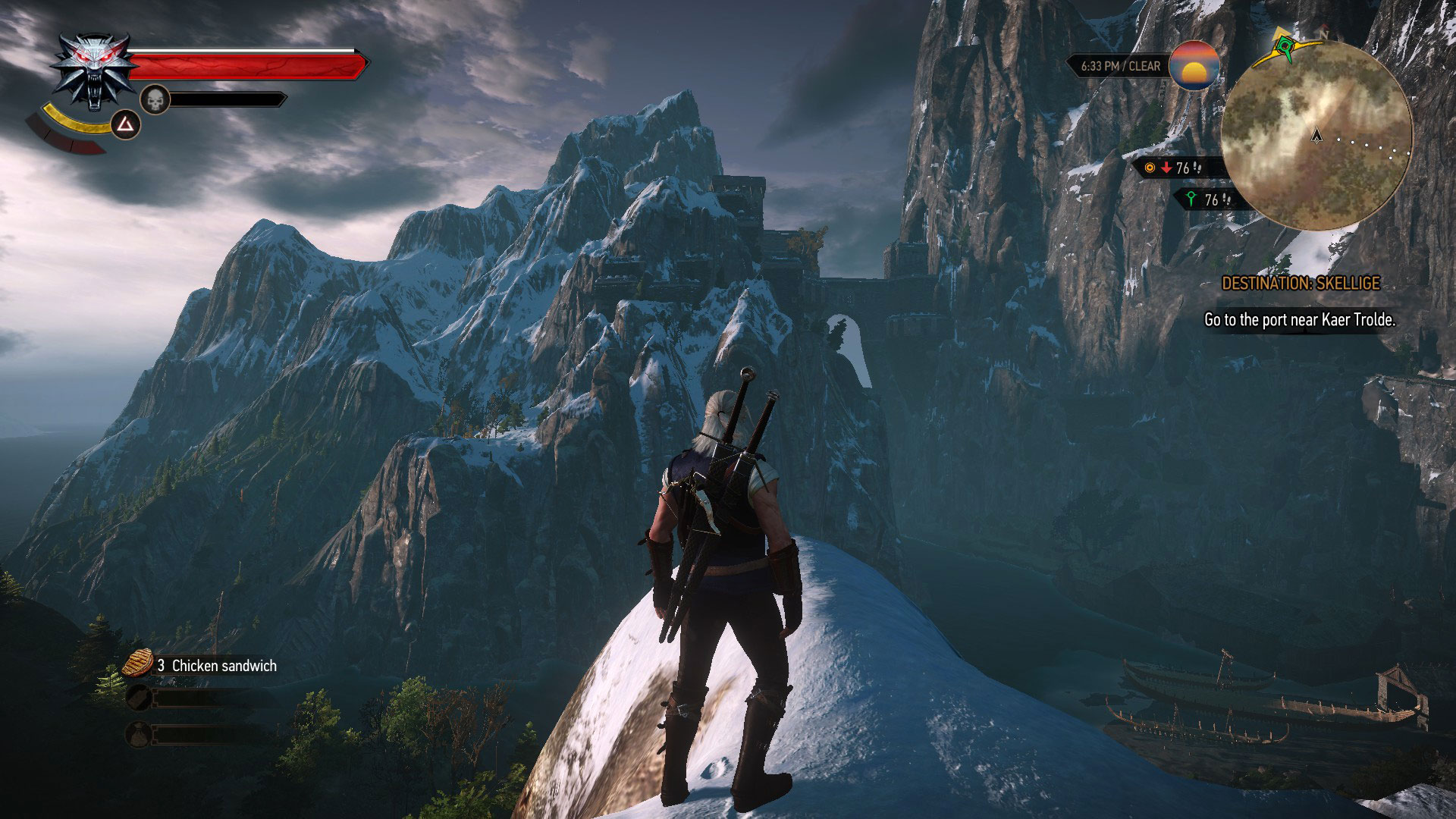Click the active Quen sign triangle icon
This screenshot has height=819, width=1456.
[x=126, y=125]
